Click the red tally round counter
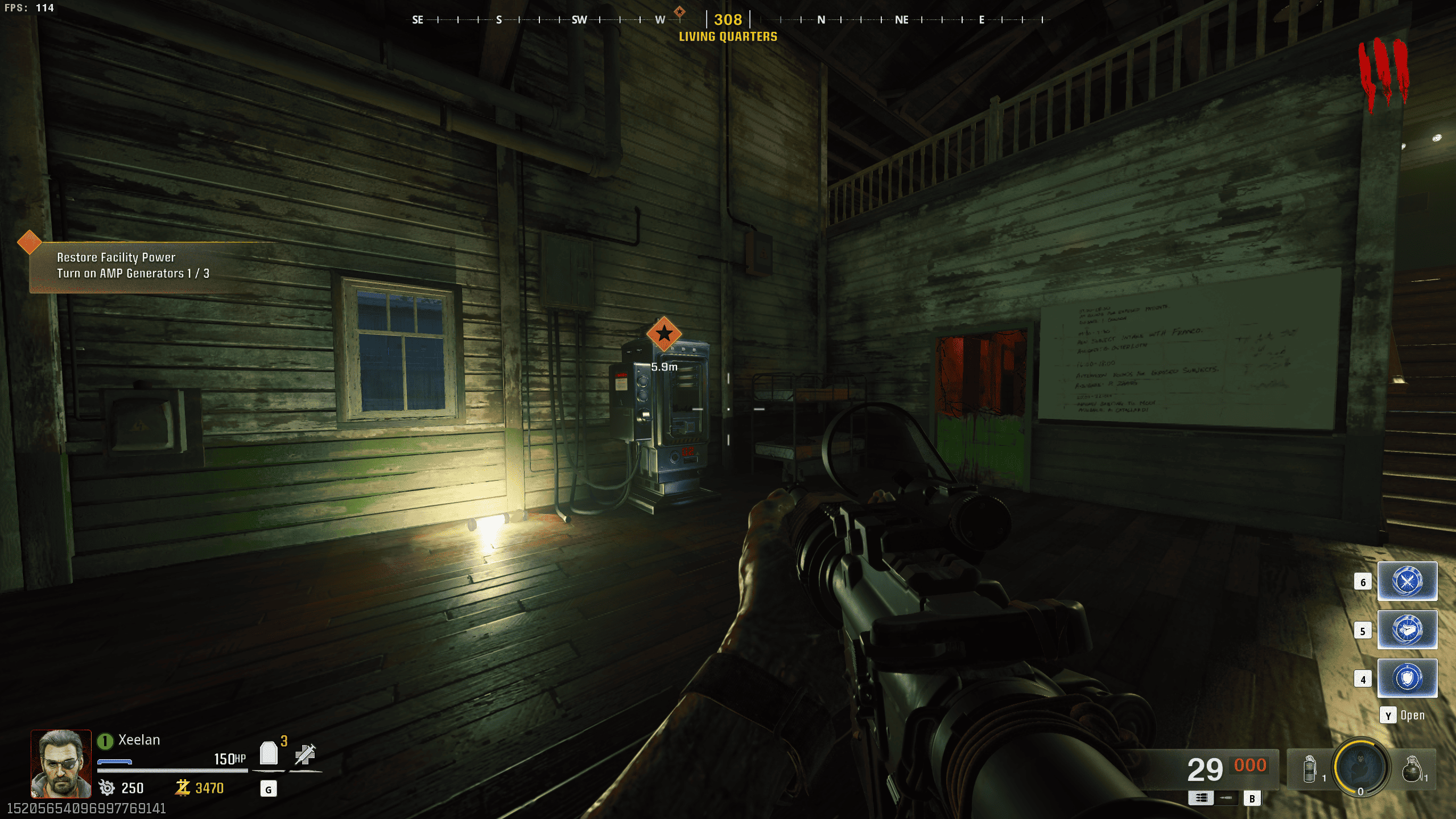This screenshot has width=1456, height=819. pos(1383,73)
